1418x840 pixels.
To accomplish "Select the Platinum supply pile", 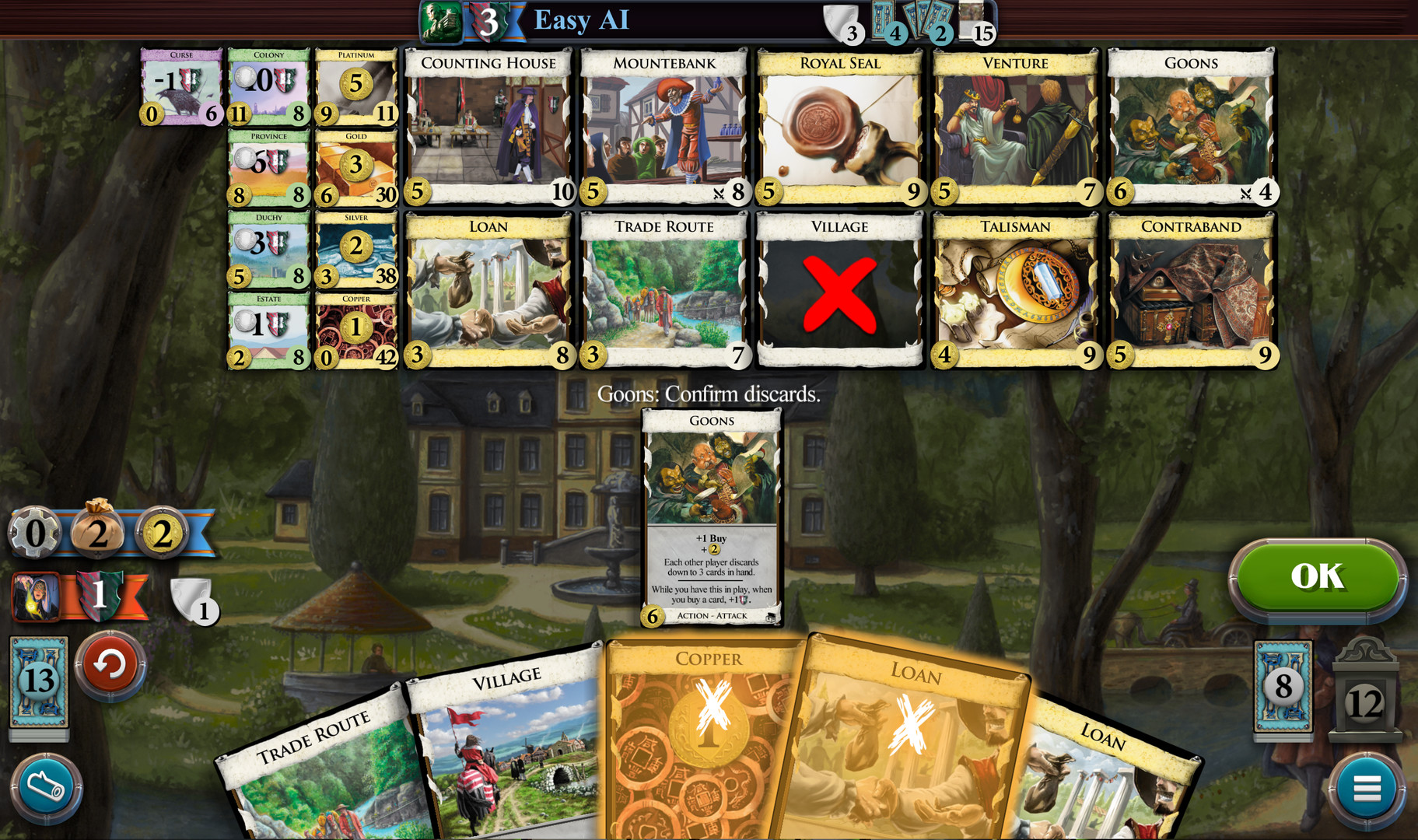I will [x=355, y=86].
